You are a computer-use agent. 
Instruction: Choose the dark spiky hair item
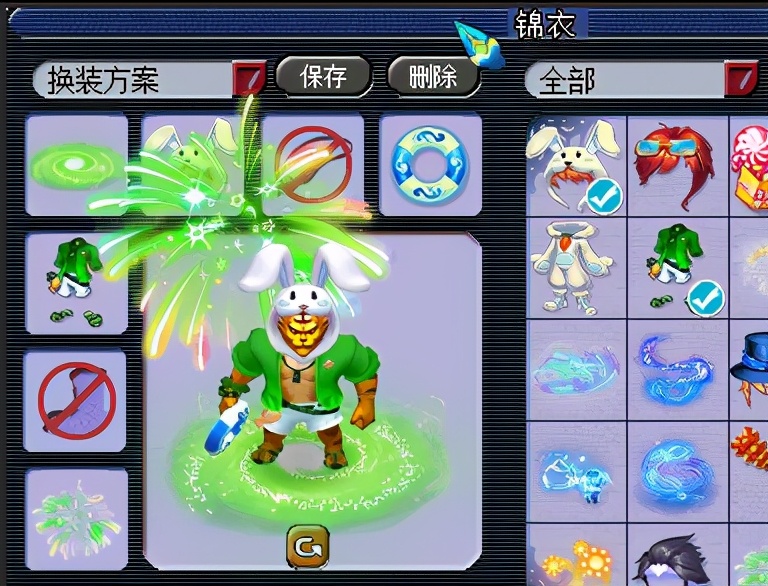click(x=678, y=558)
